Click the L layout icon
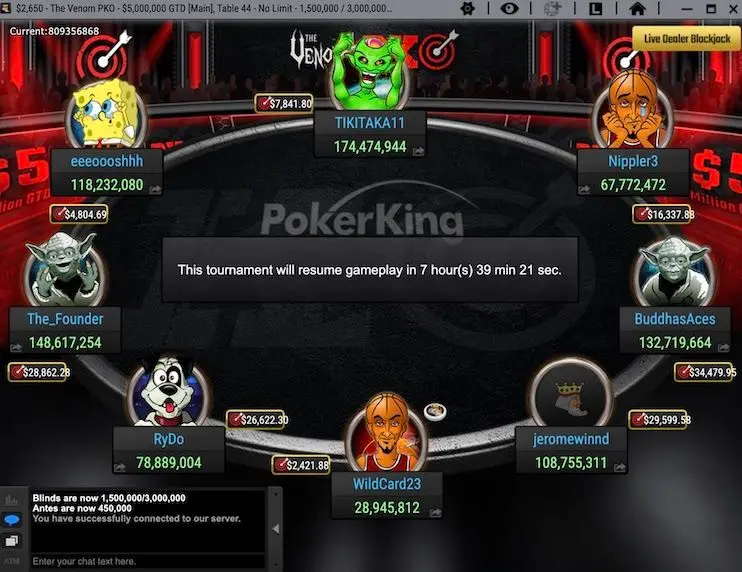The width and height of the screenshot is (742, 572). pos(594,8)
